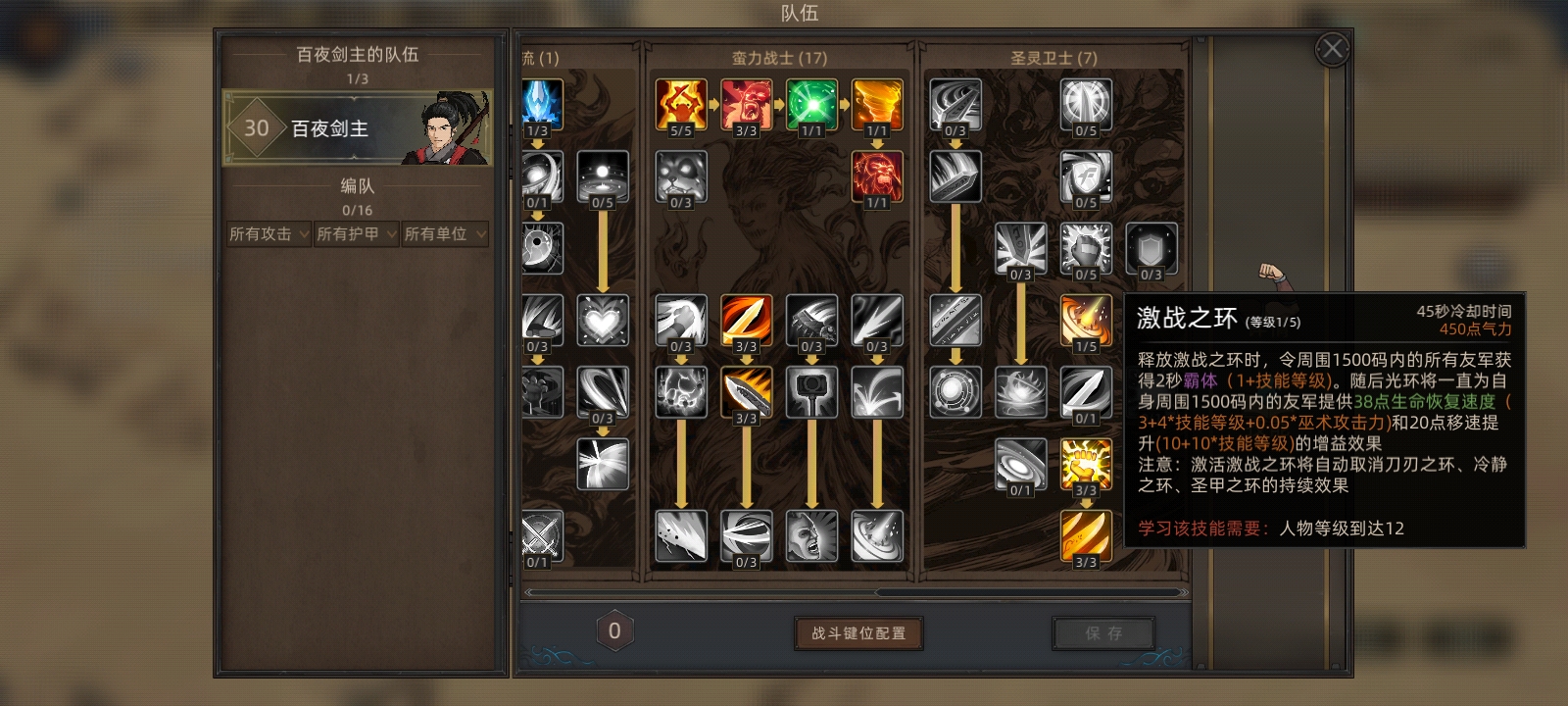Click the screaming face skill icon
1568x706 pixels.
(x=811, y=537)
